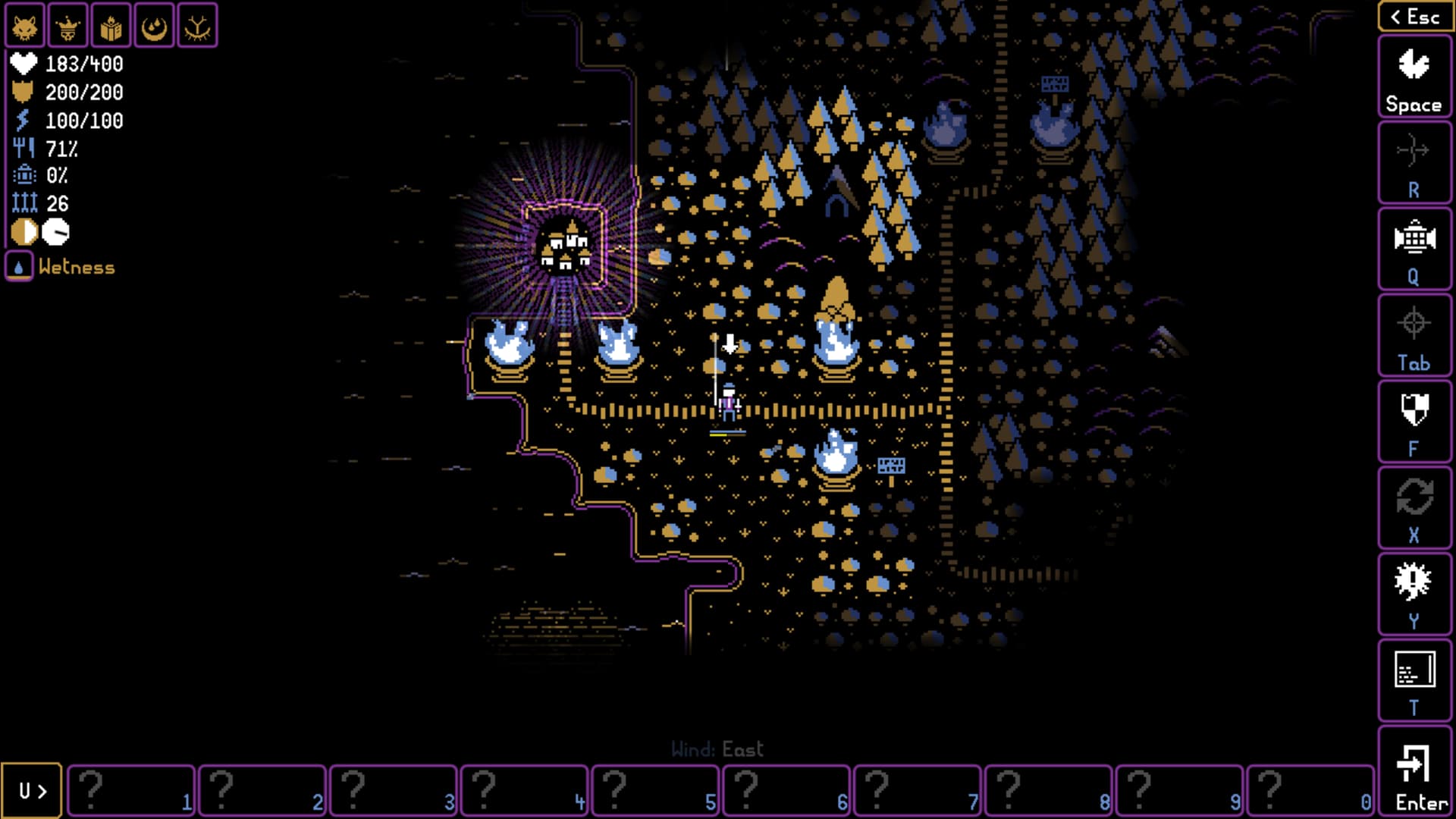
Task: Open the branching eye icon
Action: tap(198, 27)
